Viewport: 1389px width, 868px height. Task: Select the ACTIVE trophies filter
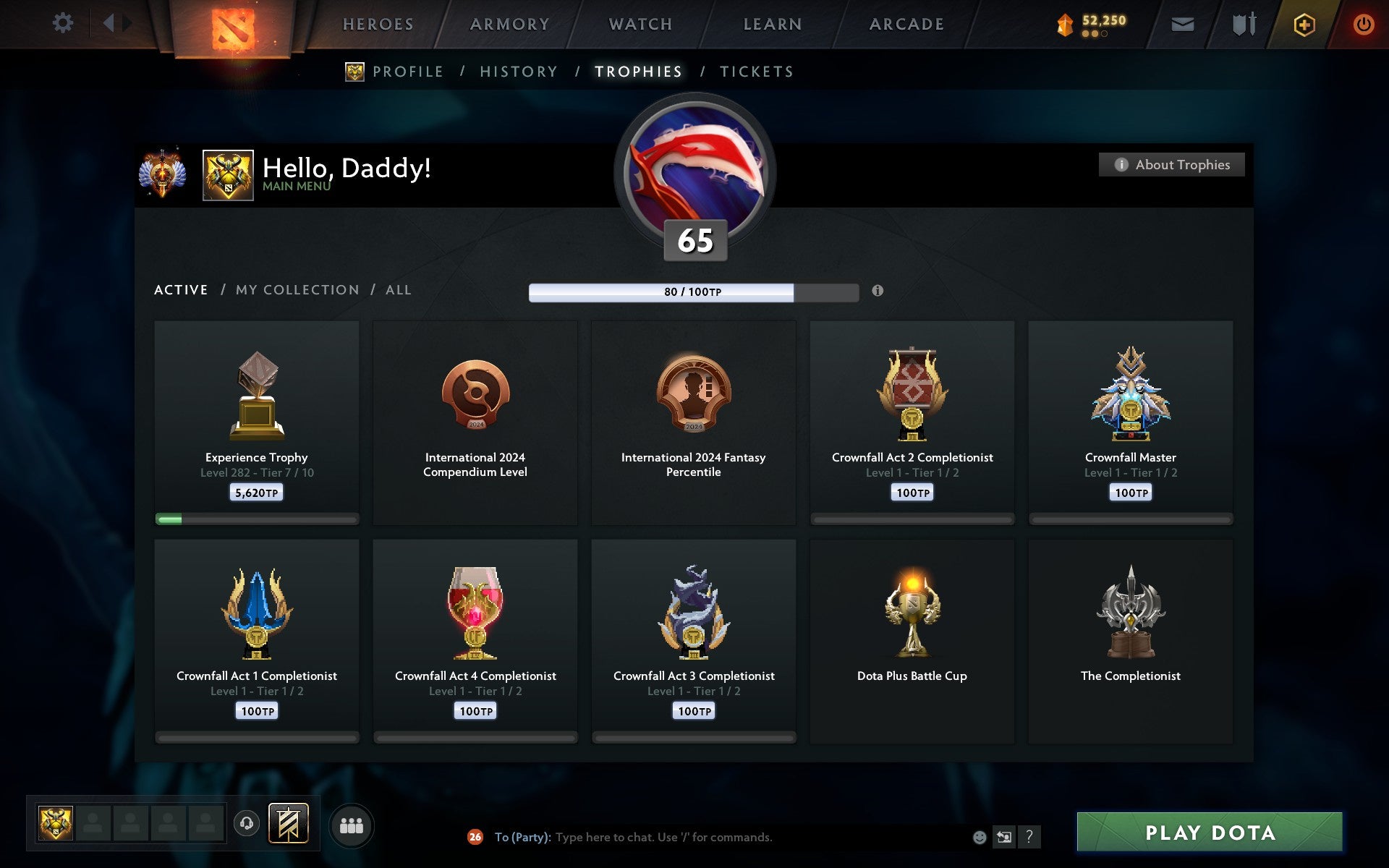point(180,289)
